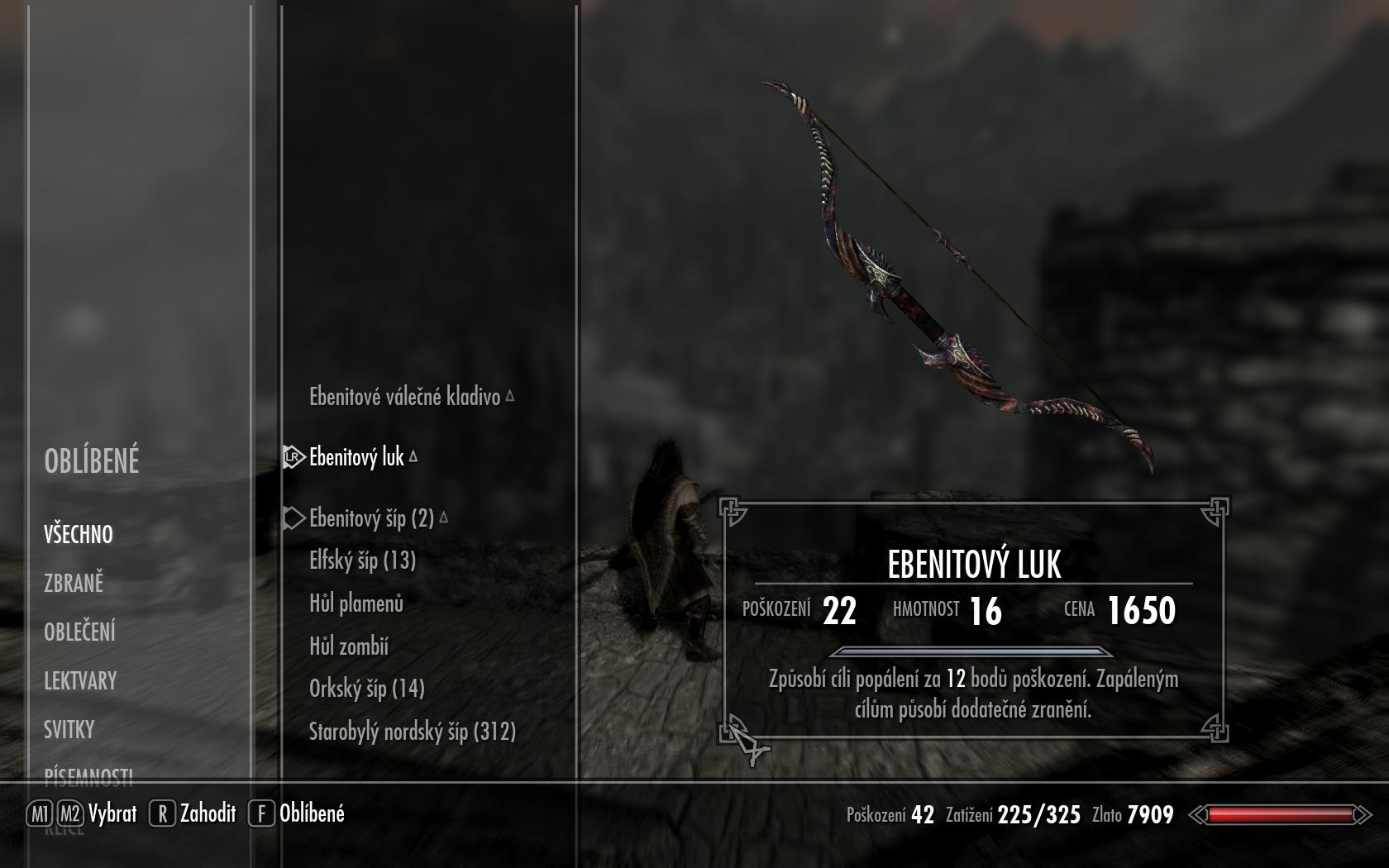Open the Lektvary potions category
The width and height of the screenshot is (1389, 868).
pos(80,680)
